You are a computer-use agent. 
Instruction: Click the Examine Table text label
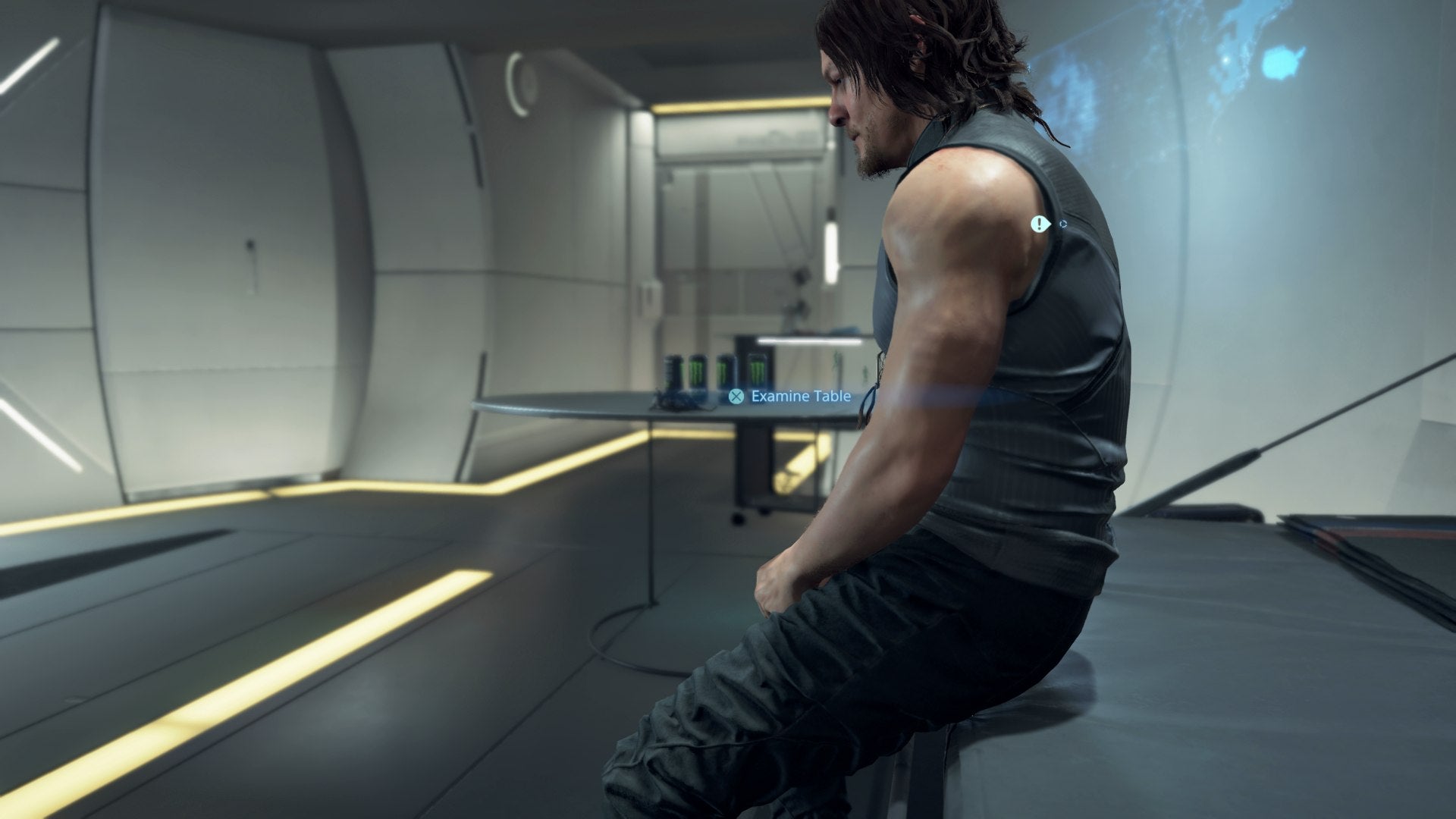(x=801, y=395)
